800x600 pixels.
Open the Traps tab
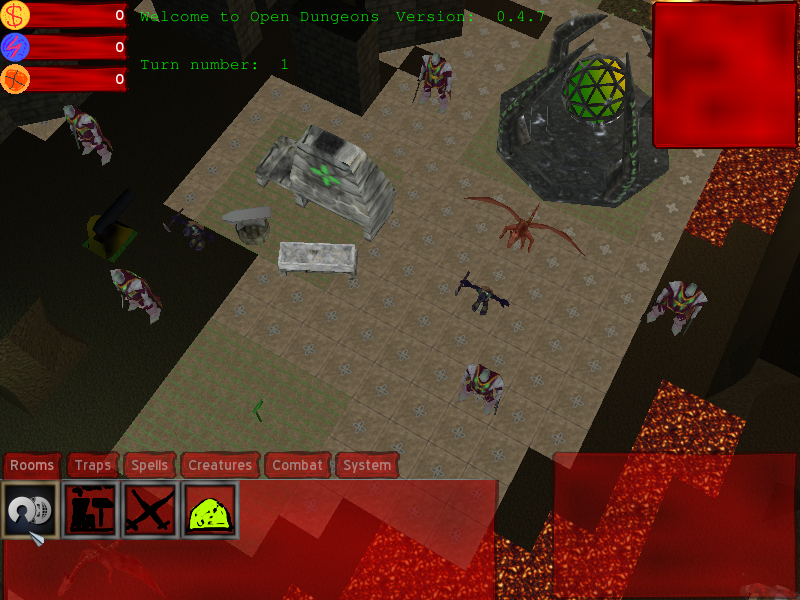(93, 465)
